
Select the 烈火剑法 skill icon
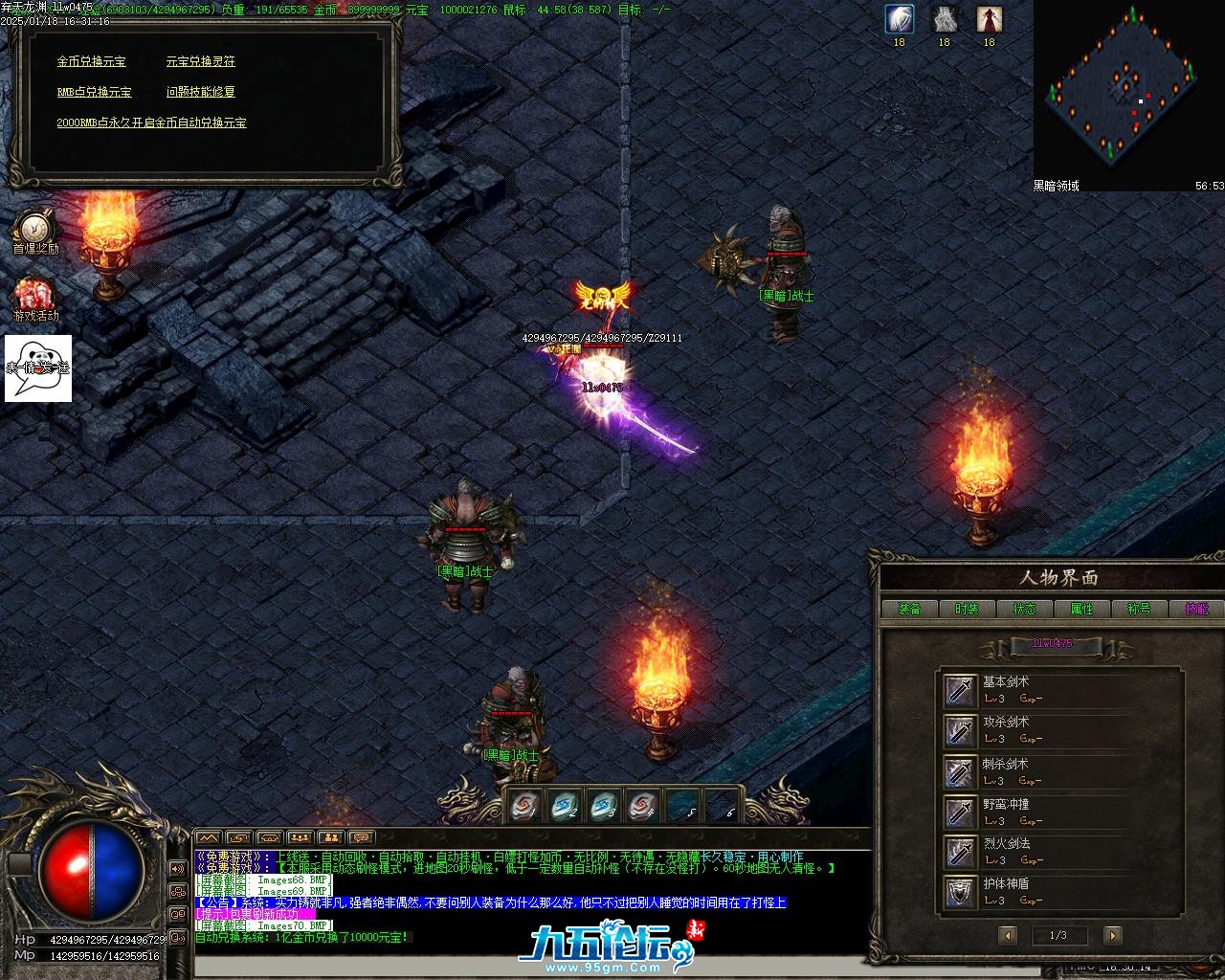click(960, 852)
